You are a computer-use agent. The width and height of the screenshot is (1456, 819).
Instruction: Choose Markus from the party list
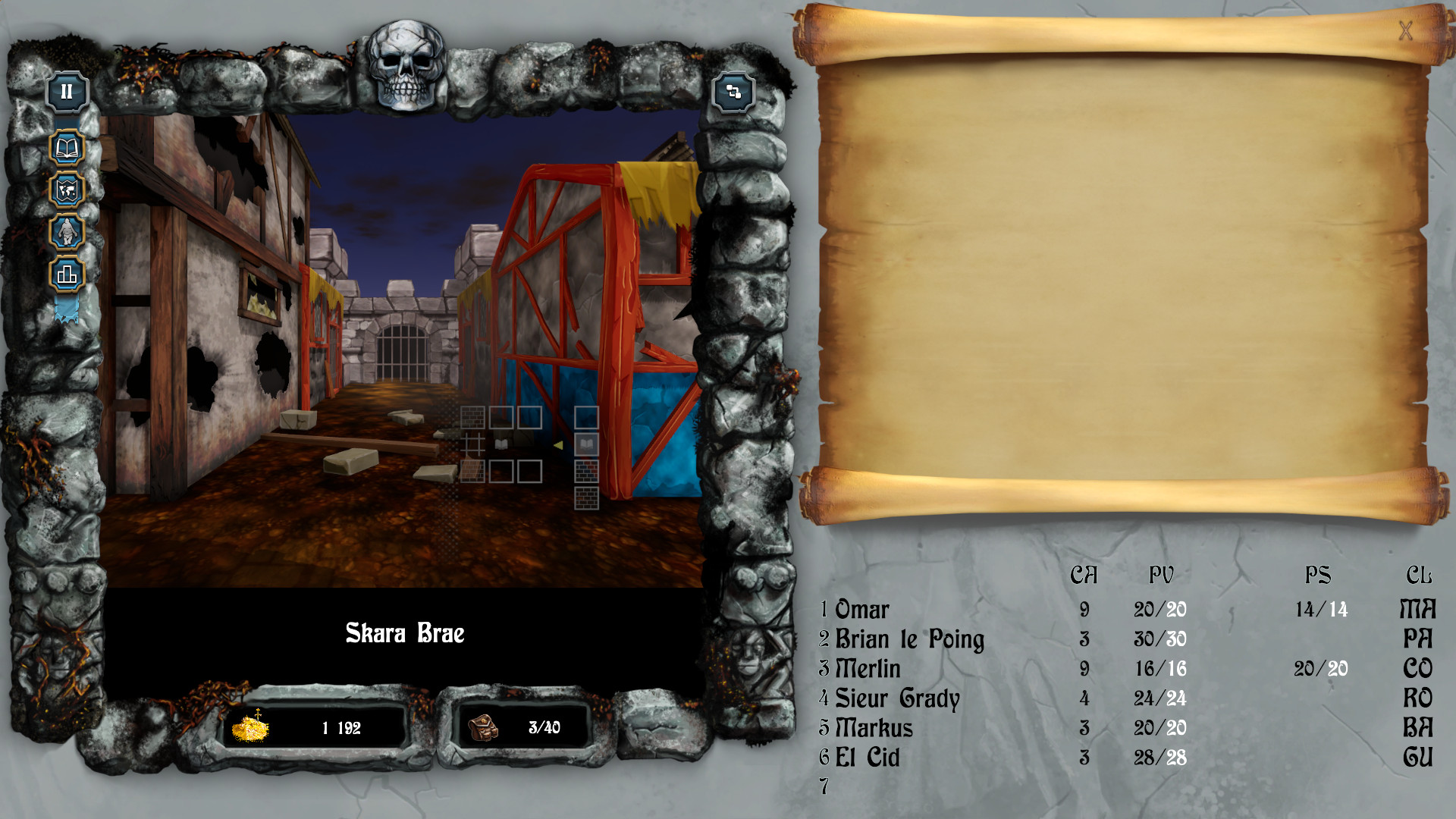click(874, 728)
